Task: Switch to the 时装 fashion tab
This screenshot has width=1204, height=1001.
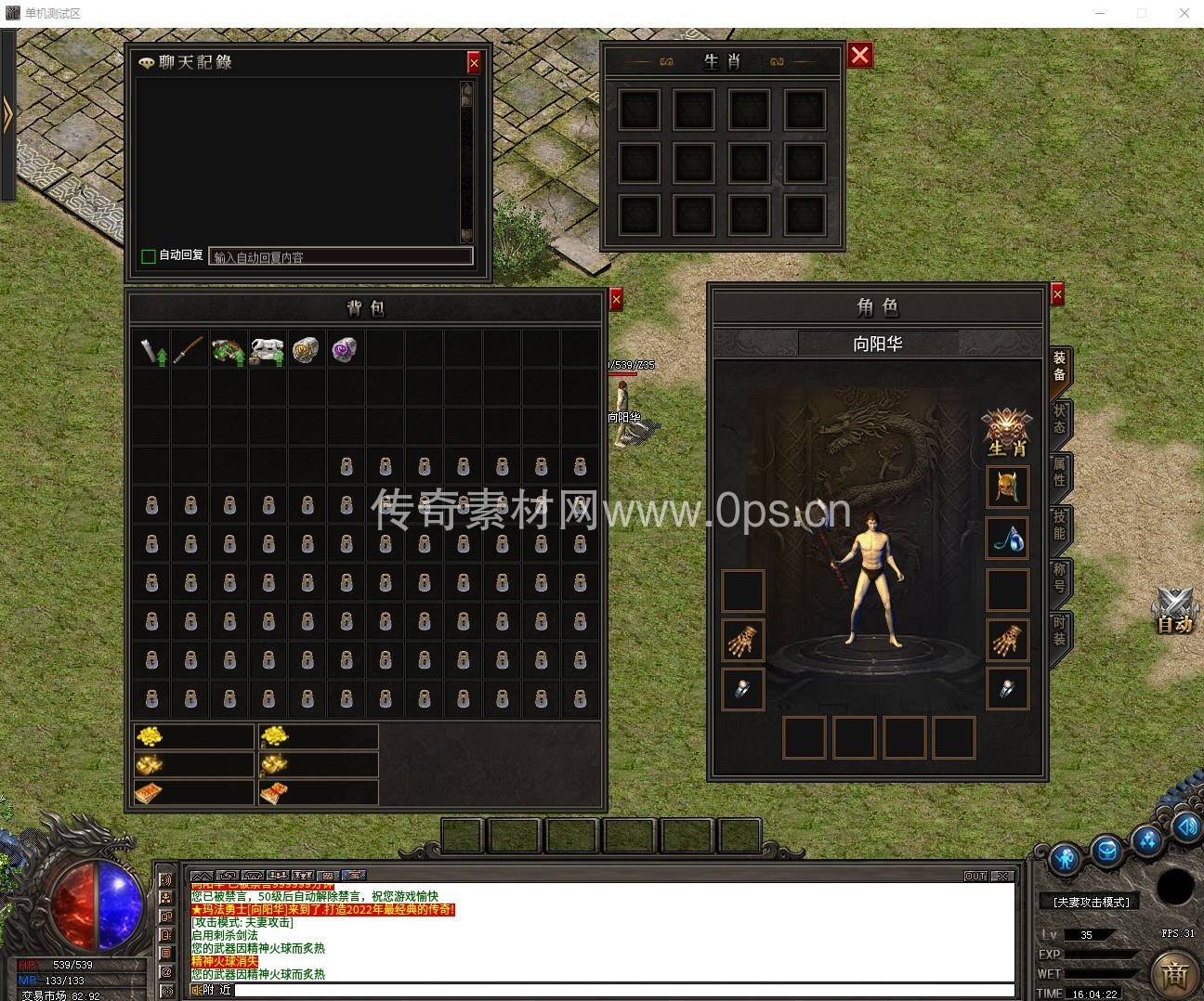Action: 1059,630
